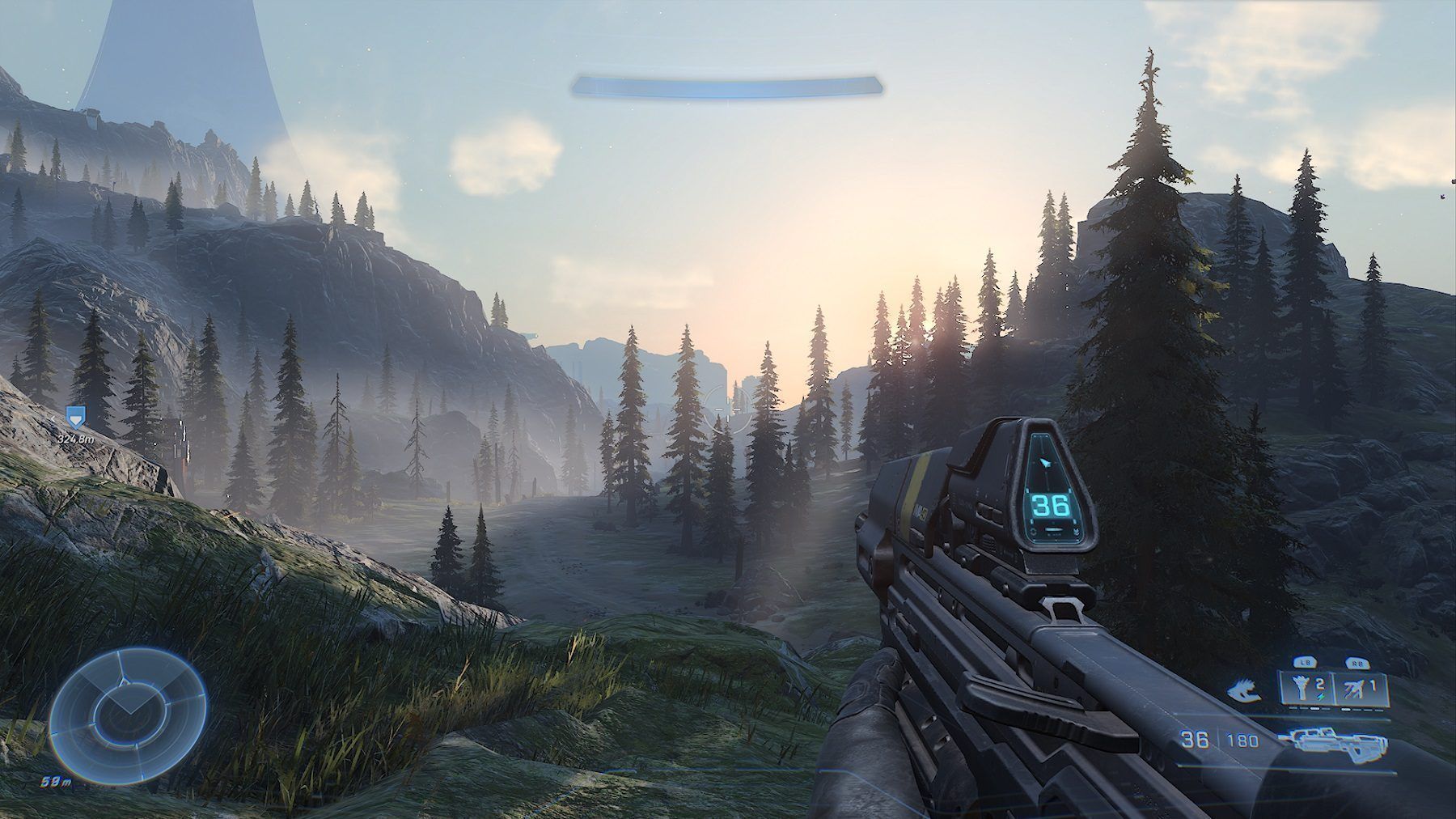This screenshot has height=819, width=1456.
Task: Click the assault rifle weapon silhouette icon
Action: (1335, 745)
